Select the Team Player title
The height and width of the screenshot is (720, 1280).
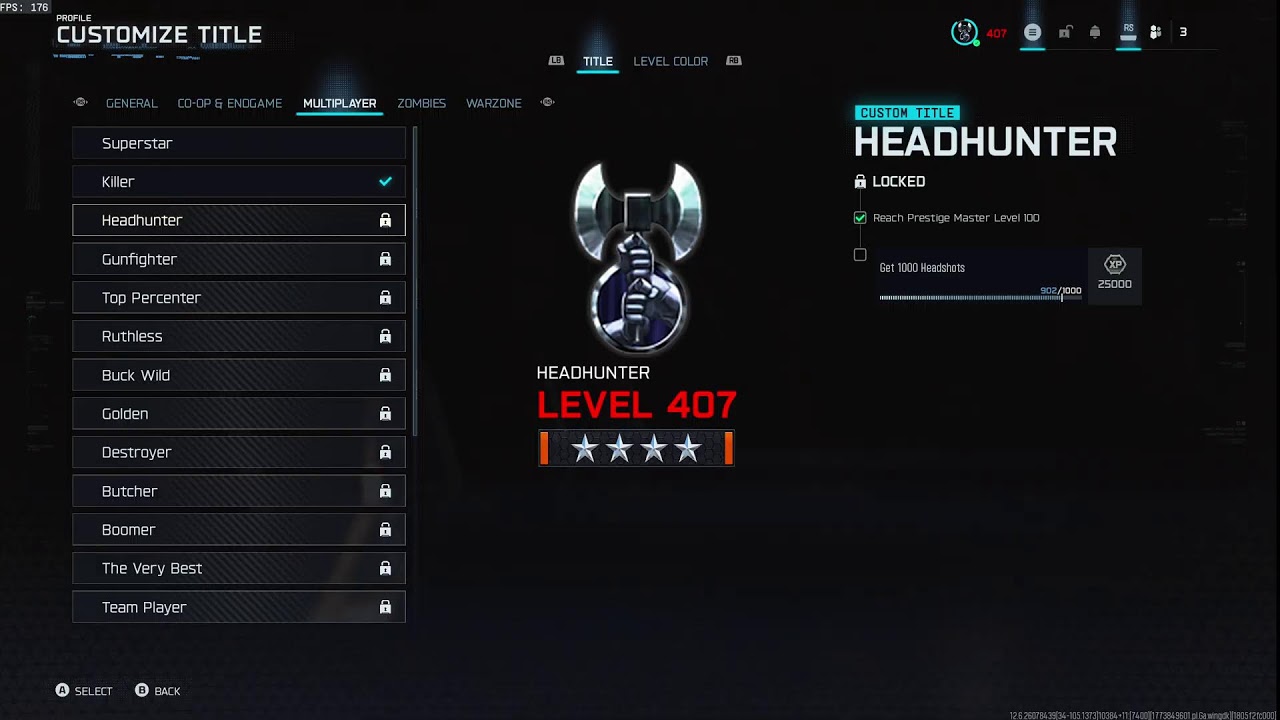click(238, 607)
